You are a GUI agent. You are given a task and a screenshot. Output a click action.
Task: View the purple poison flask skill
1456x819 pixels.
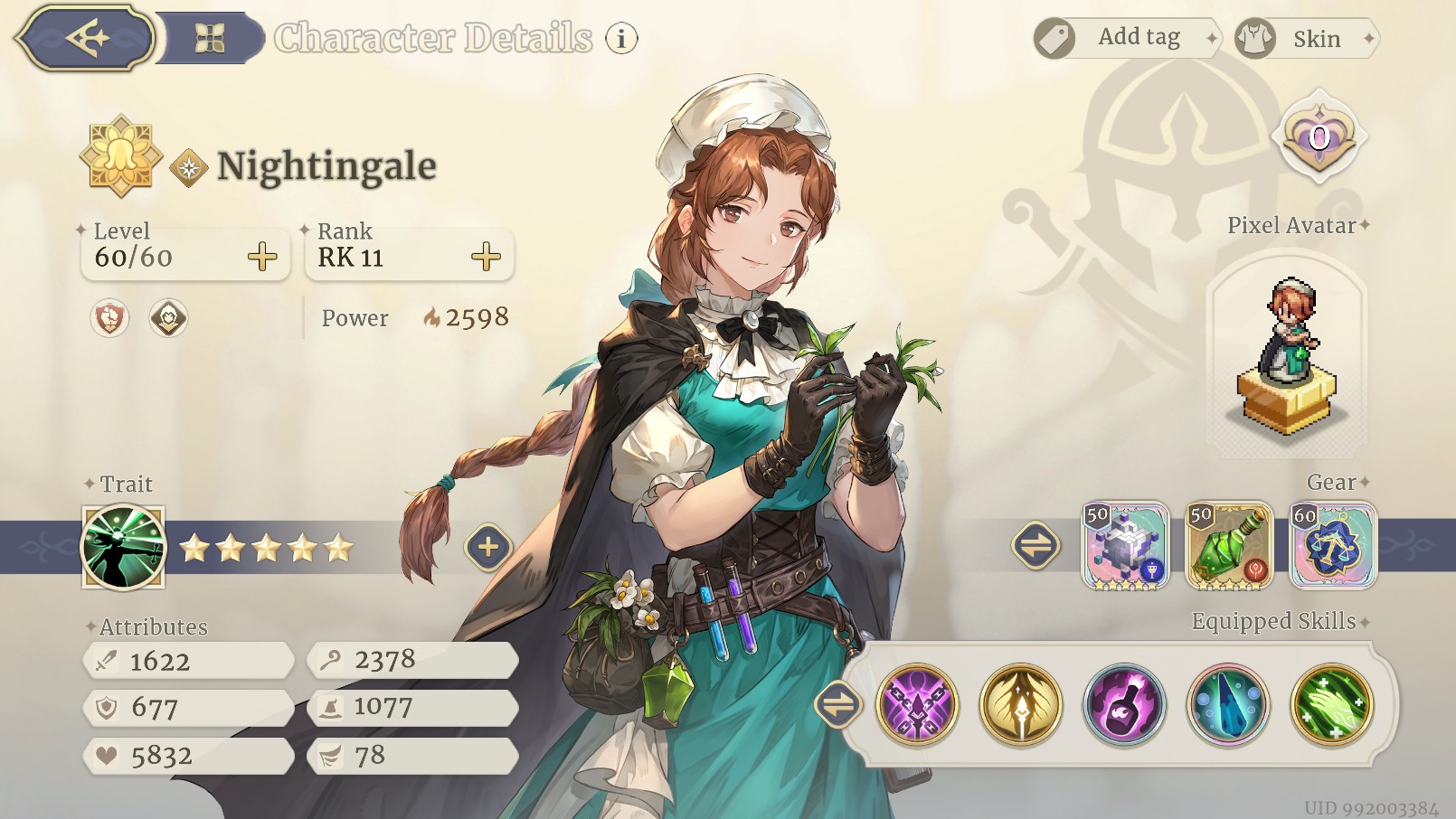tap(1124, 704)
